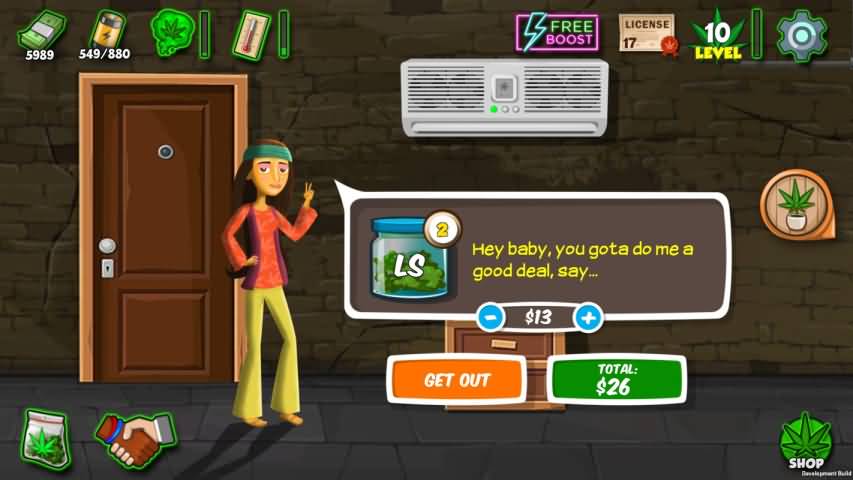Activate the Free Boost neon sign
This screenshot has height=480, width=853.
557,33
